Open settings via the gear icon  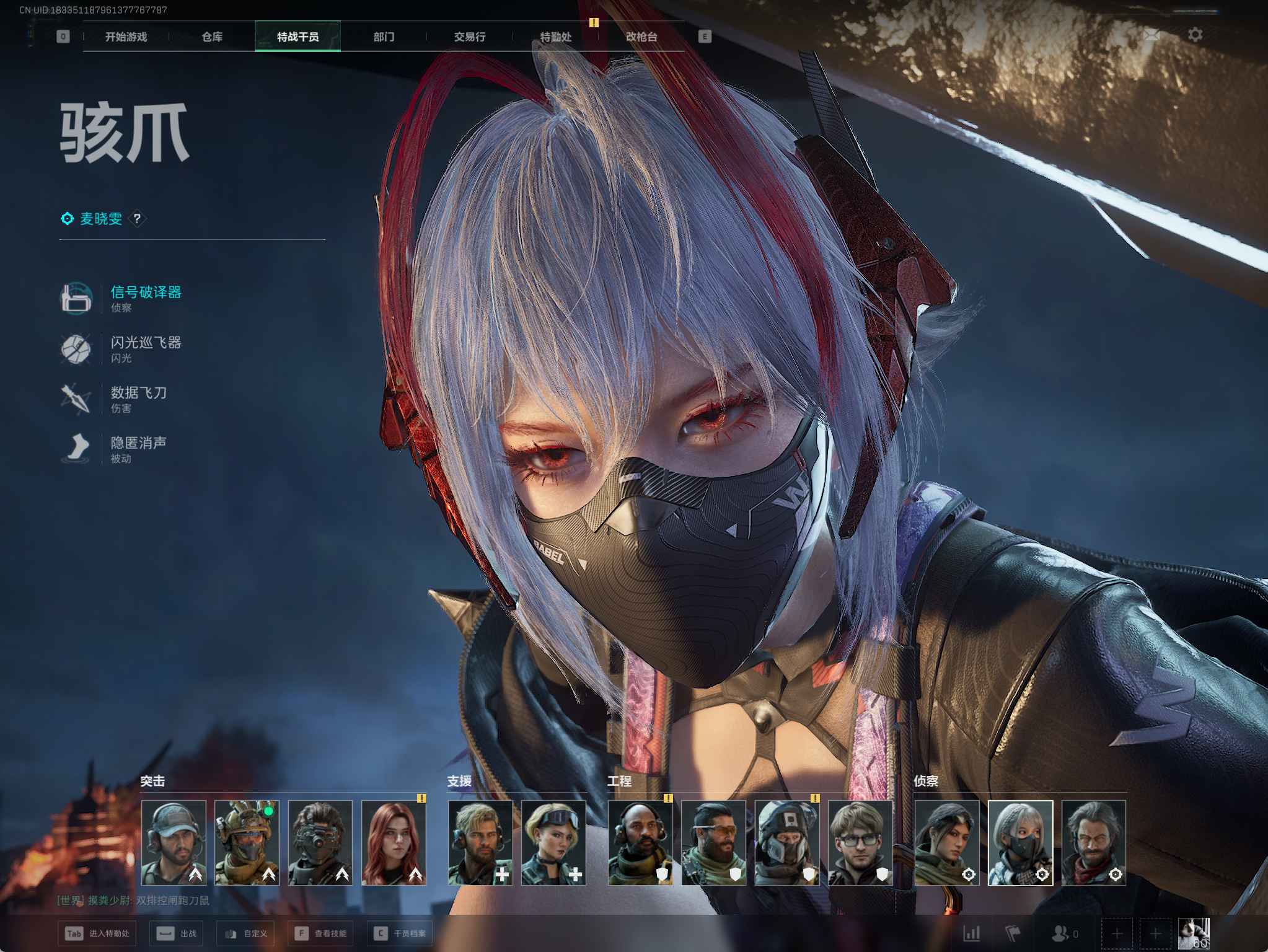pyautogui.click(x=1195, y=35)
